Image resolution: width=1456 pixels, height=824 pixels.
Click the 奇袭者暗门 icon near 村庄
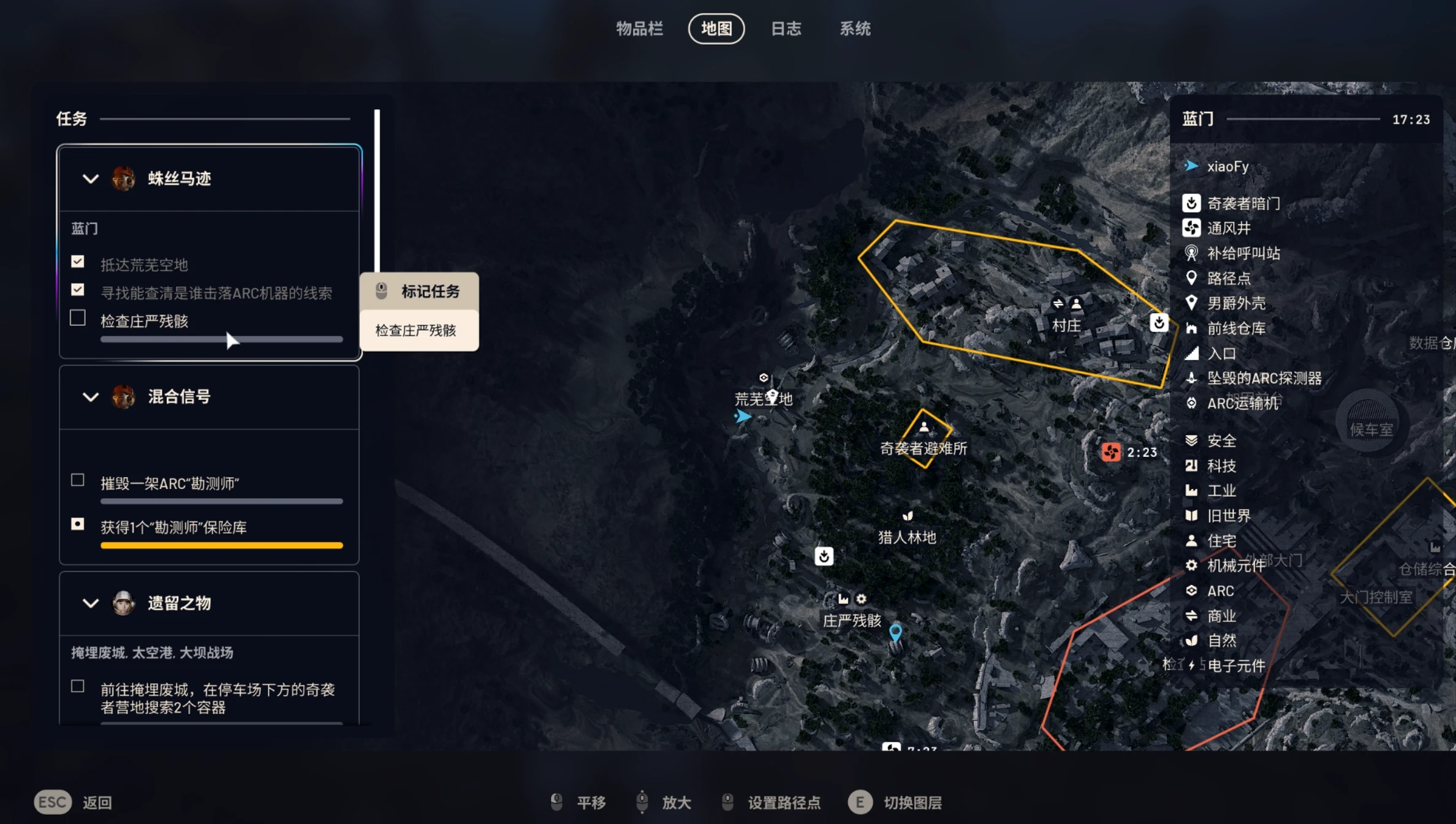1159,322
